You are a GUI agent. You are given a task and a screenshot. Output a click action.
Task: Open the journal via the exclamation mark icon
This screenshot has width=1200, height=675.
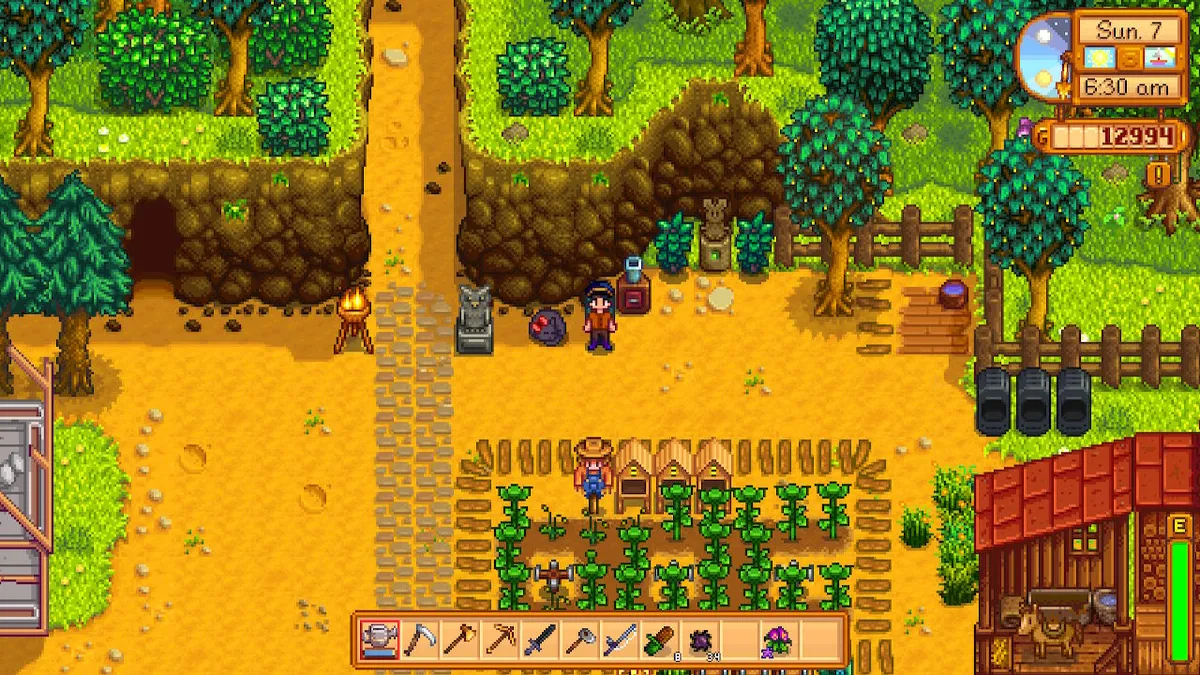pyautogui.click(x=1160, y=175)
